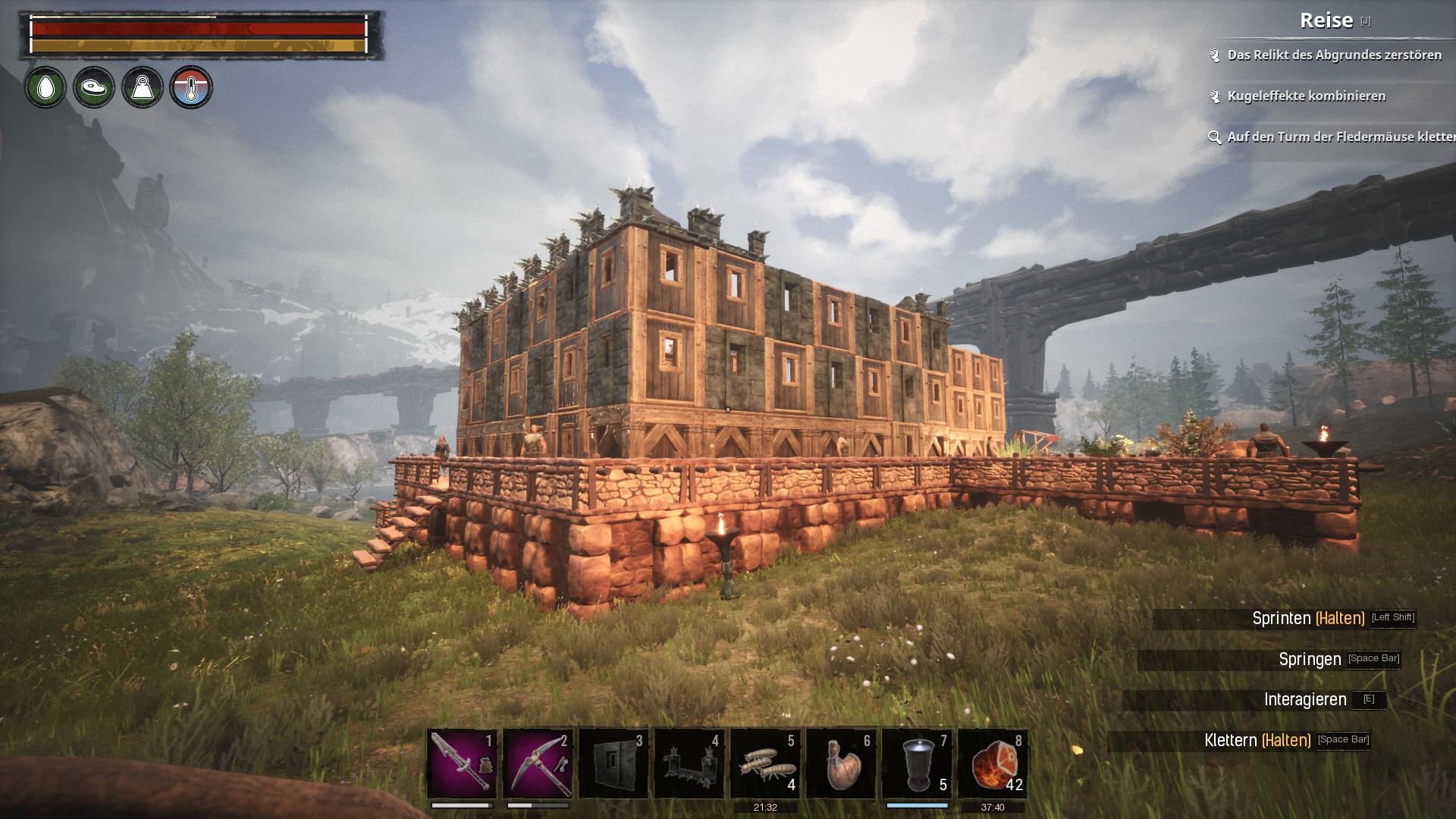The width and height of the screenshot is (1456, 819).
Task: Select 'Auf den Turm der Fledermäuse klettern' step
Action: (1340, 137)
